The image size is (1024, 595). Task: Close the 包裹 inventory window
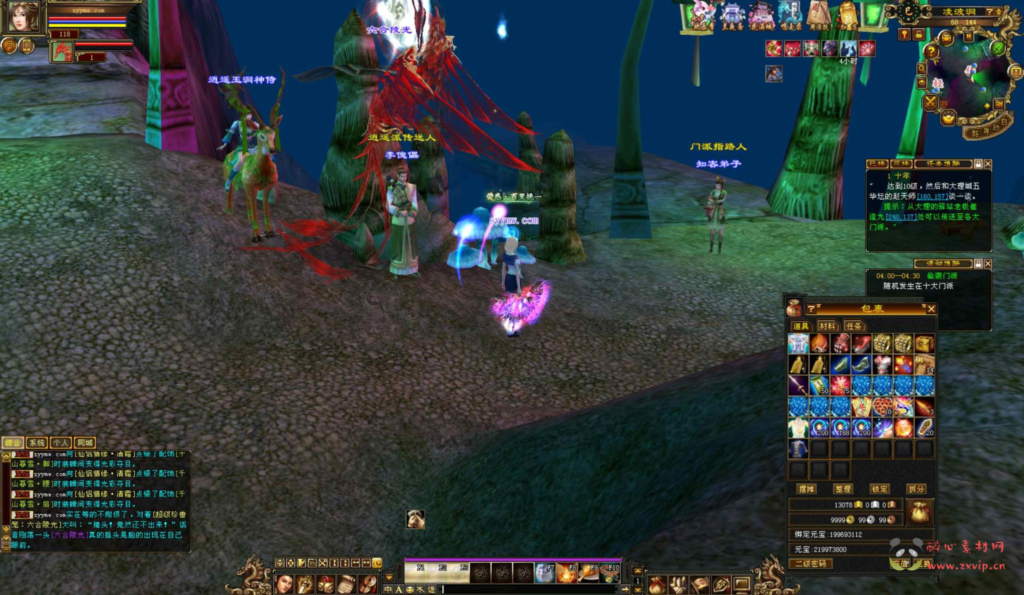point(931,309)
